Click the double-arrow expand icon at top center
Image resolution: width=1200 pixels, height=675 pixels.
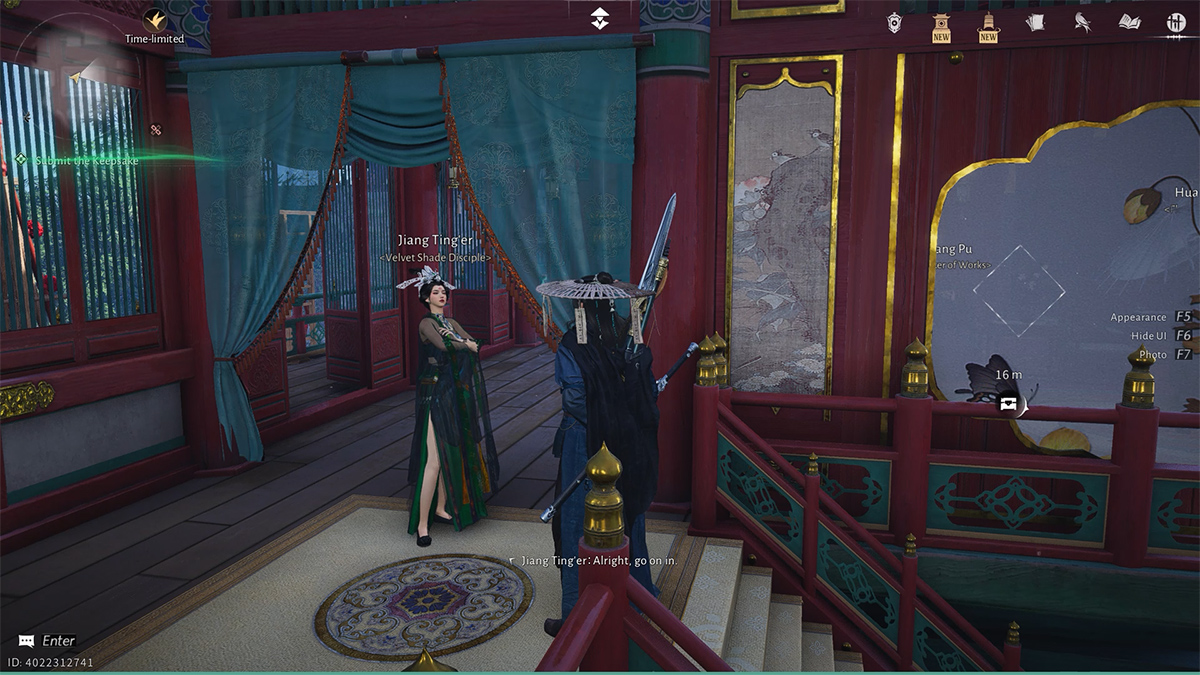[x=599, y=19]
